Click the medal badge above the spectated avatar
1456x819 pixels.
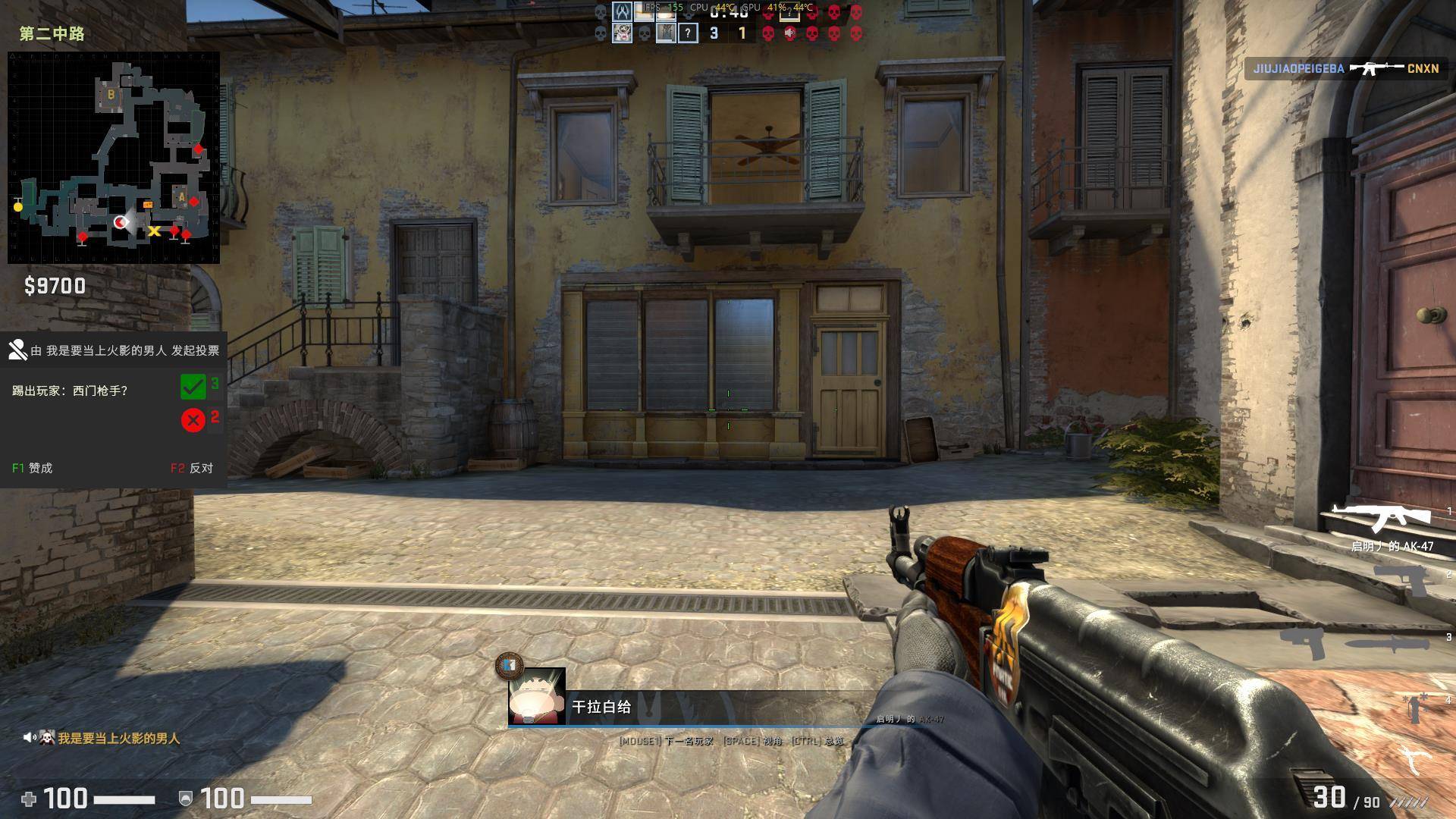(509, 665)
